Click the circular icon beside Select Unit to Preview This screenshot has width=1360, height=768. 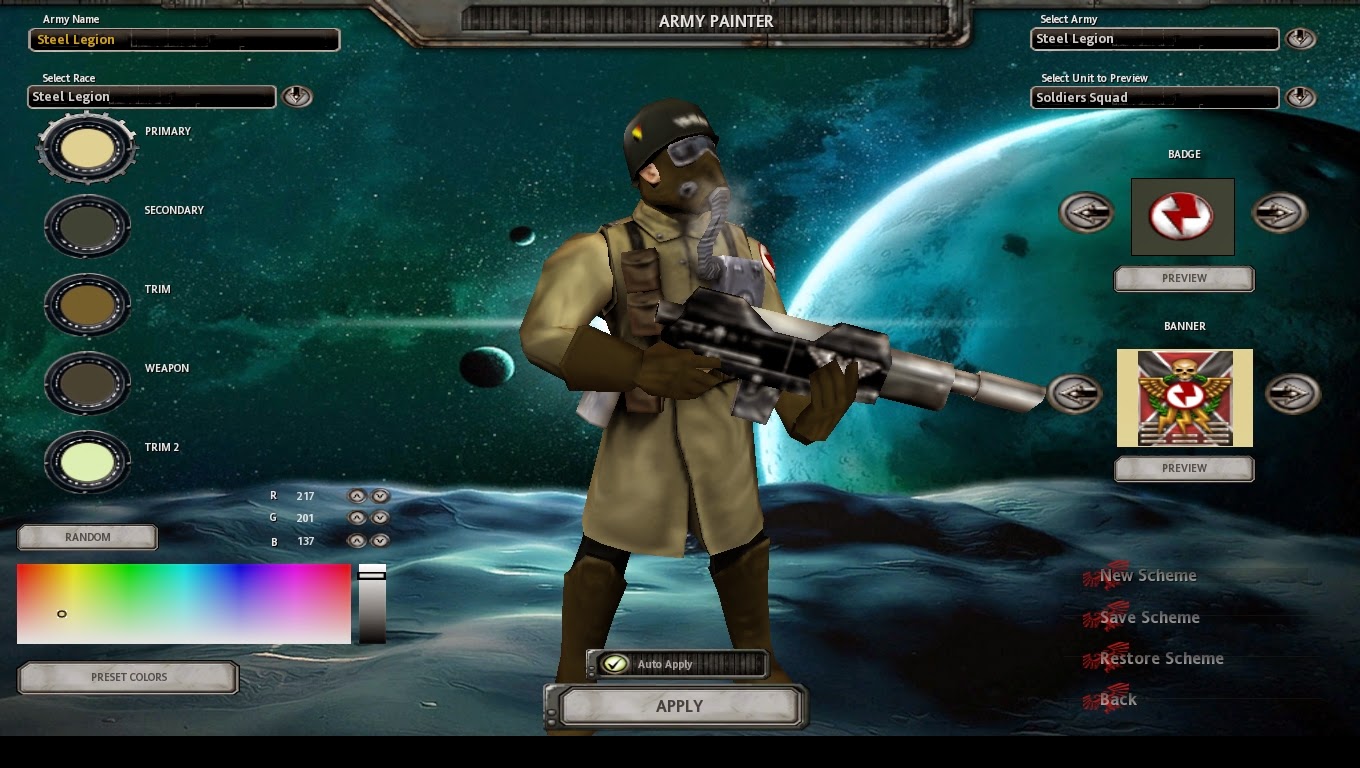(1302, 97)
